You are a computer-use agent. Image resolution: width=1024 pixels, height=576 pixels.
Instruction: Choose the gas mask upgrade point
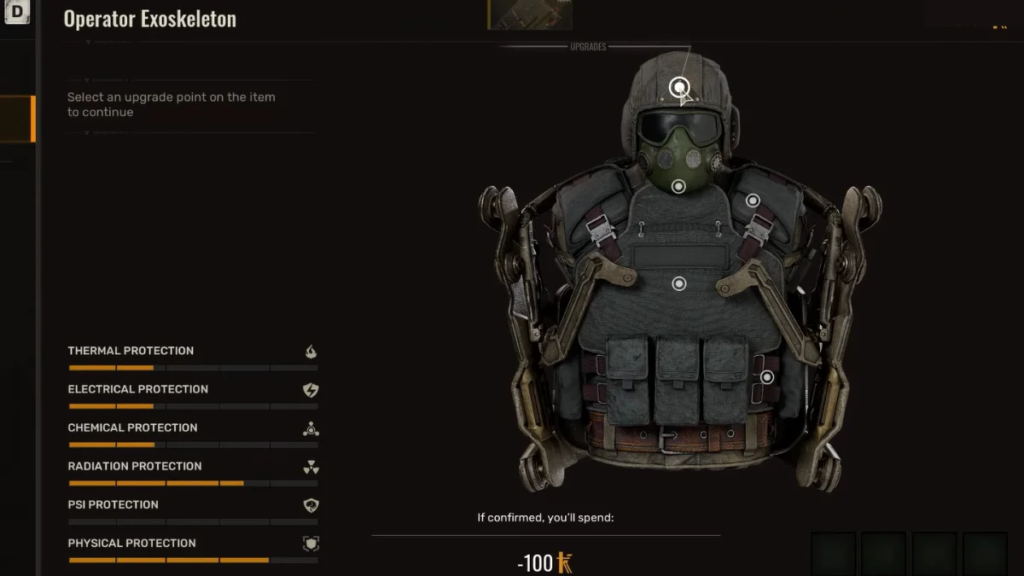pos(679,186)
